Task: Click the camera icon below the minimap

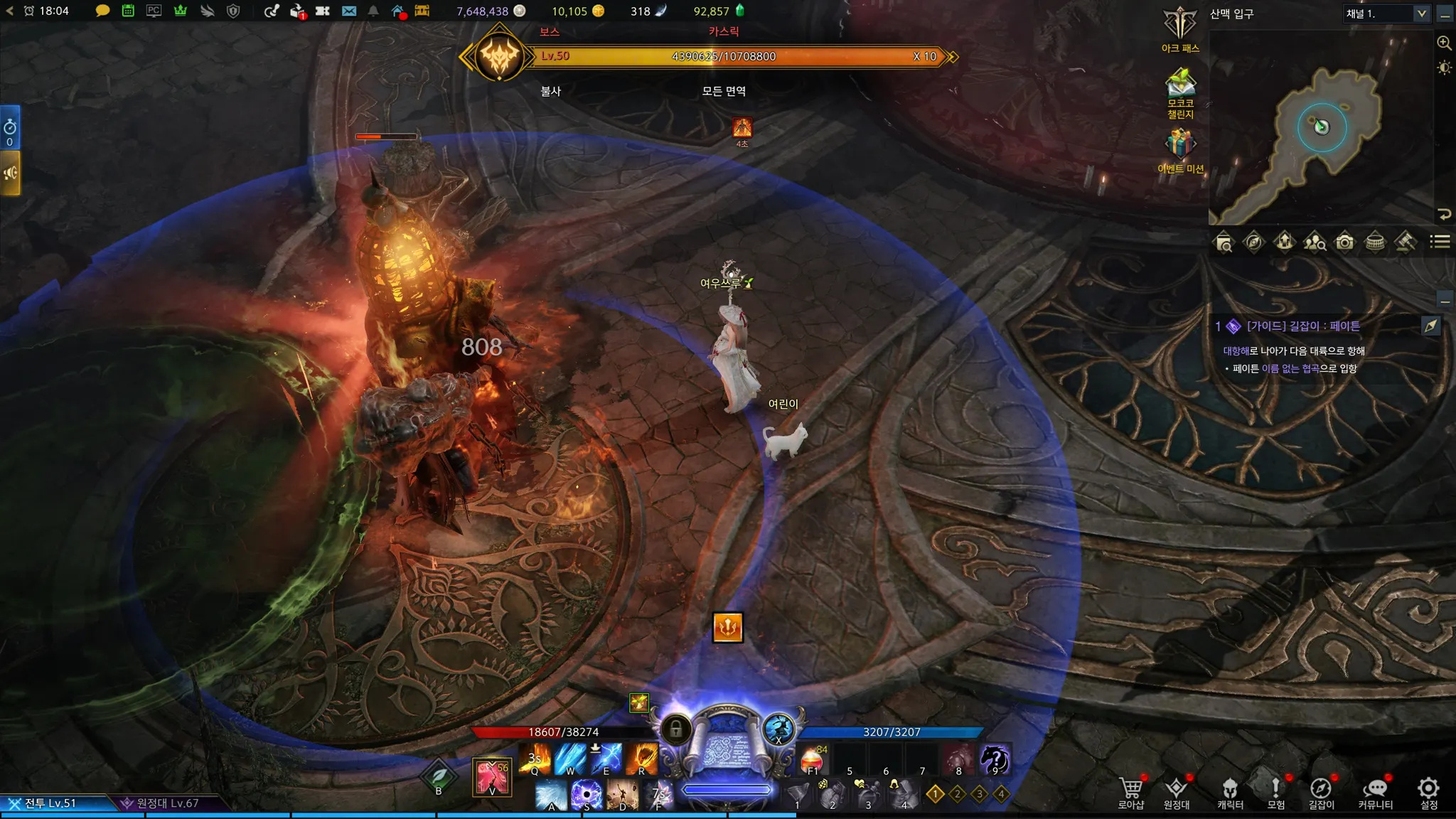Action: [1344, 242]
